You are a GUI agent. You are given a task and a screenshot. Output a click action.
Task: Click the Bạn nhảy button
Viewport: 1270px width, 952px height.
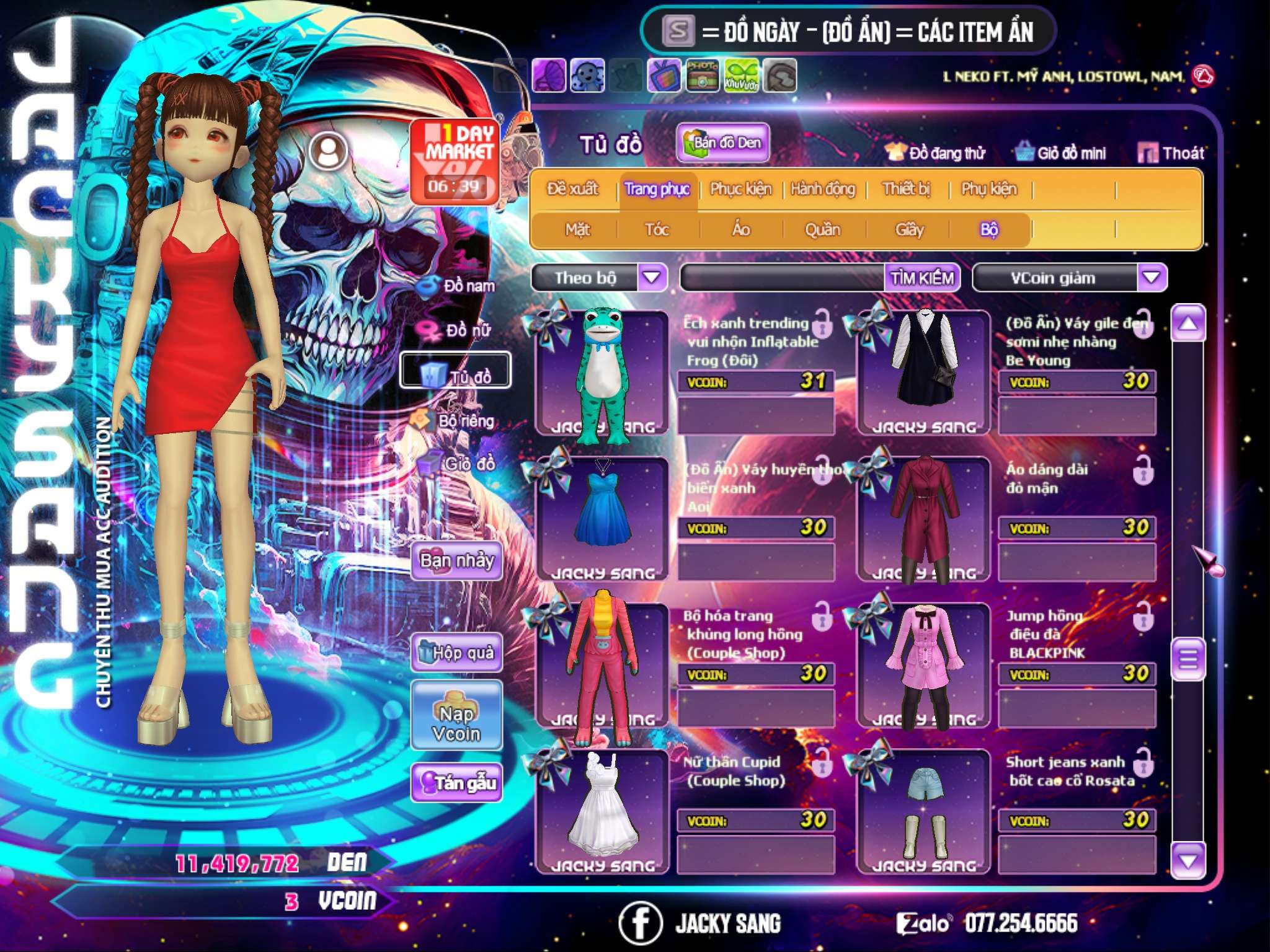[456, 561]
